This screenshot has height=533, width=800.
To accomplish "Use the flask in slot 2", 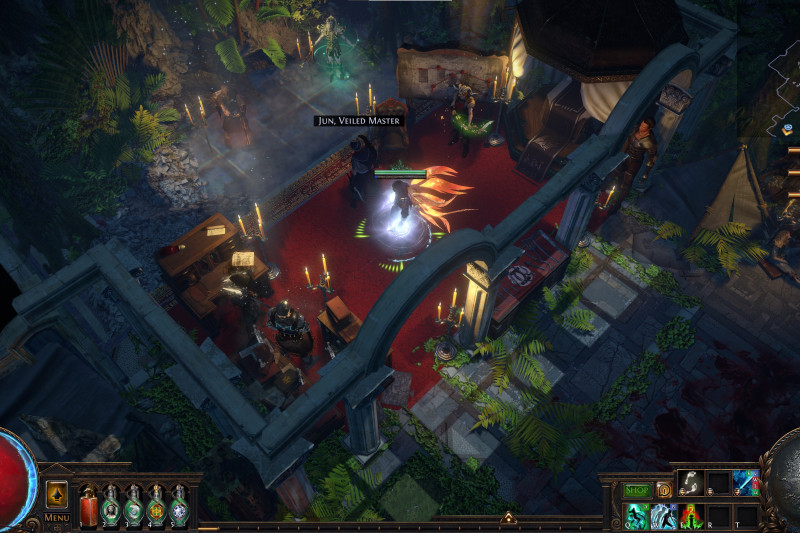I will 111,505.
